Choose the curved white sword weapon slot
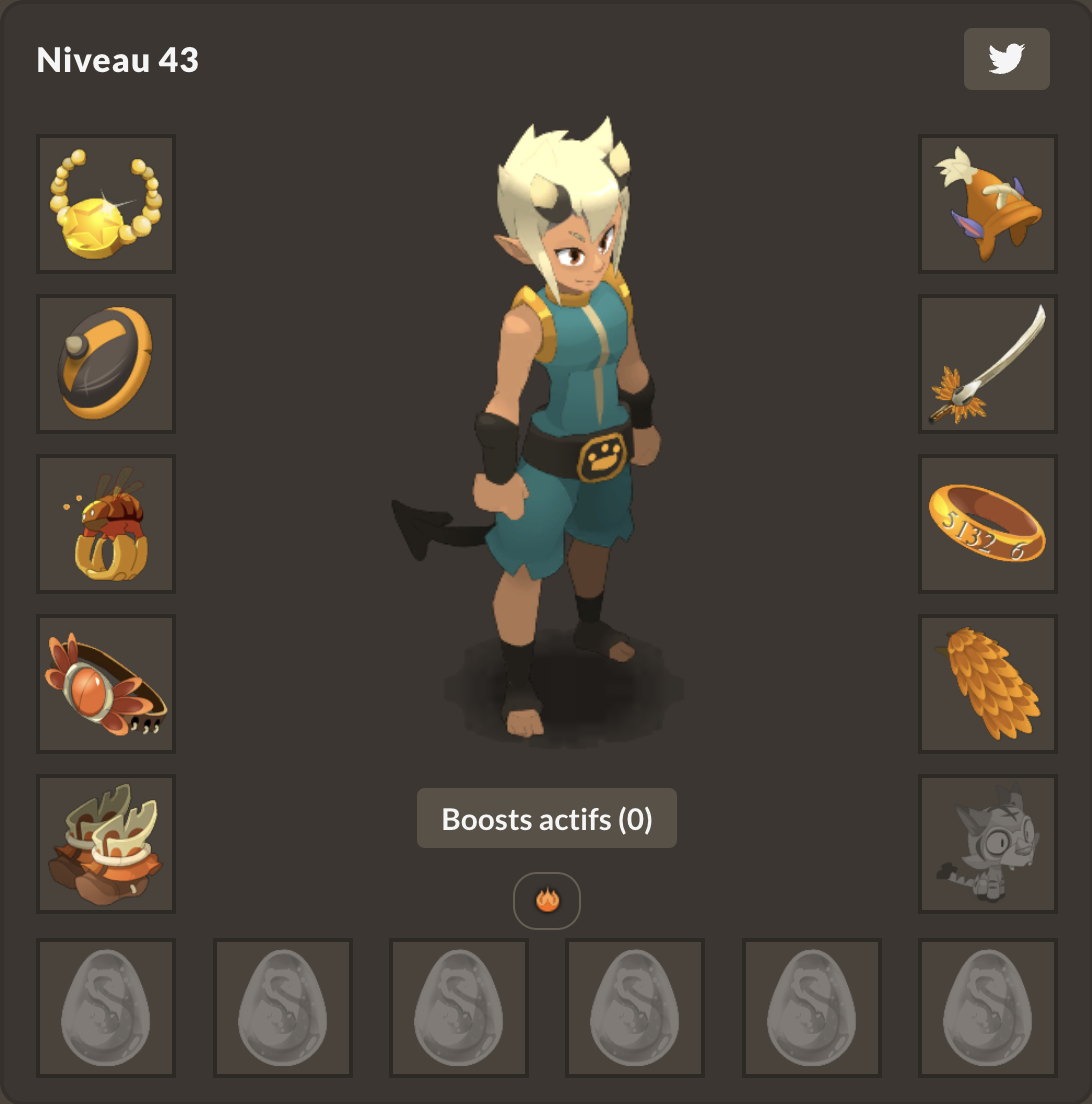The image size is (1092, 1104). click(x=988, y=364)
